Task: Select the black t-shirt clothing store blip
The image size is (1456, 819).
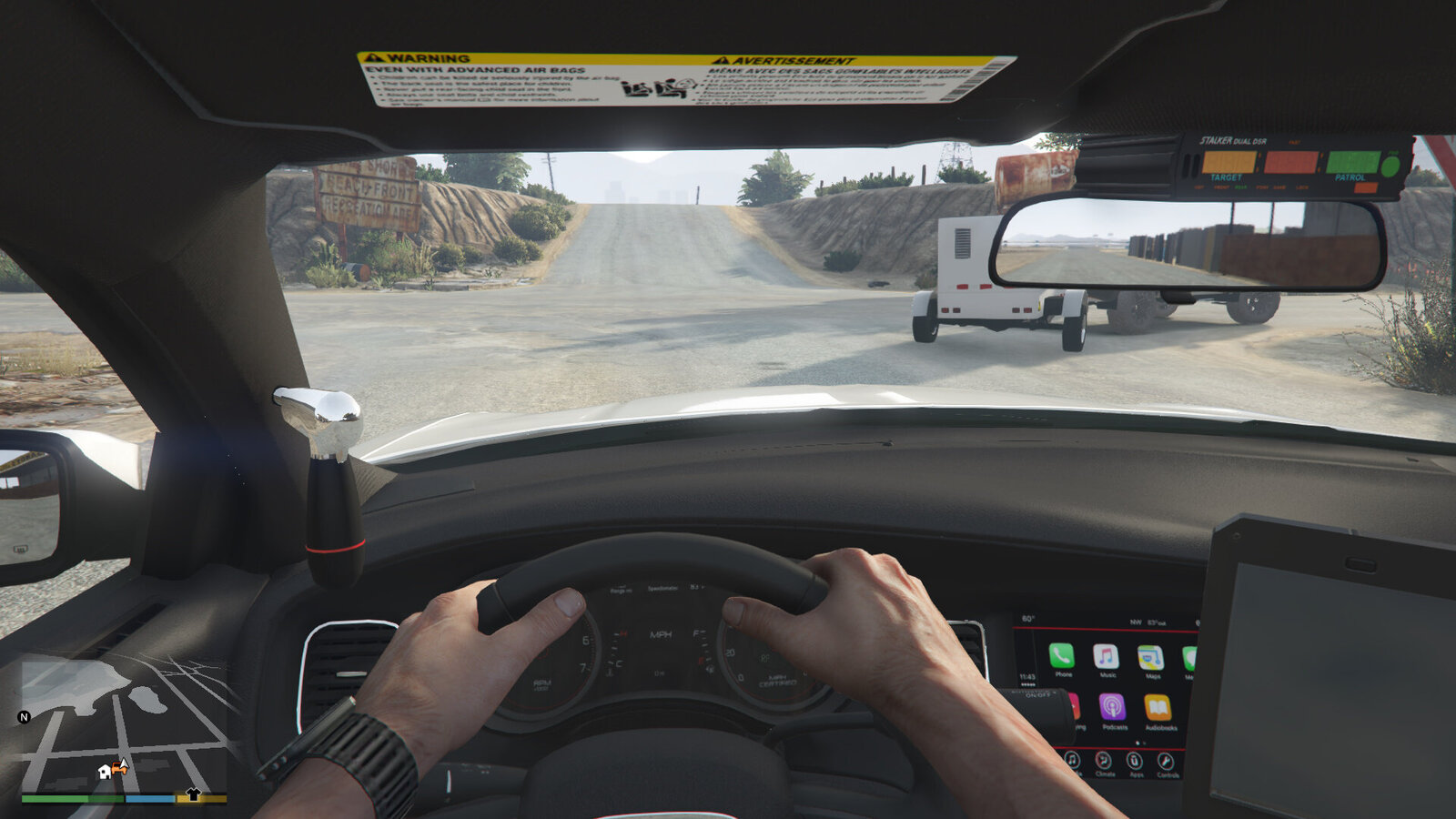Action: pyautogui.click(x=193, y=794)
